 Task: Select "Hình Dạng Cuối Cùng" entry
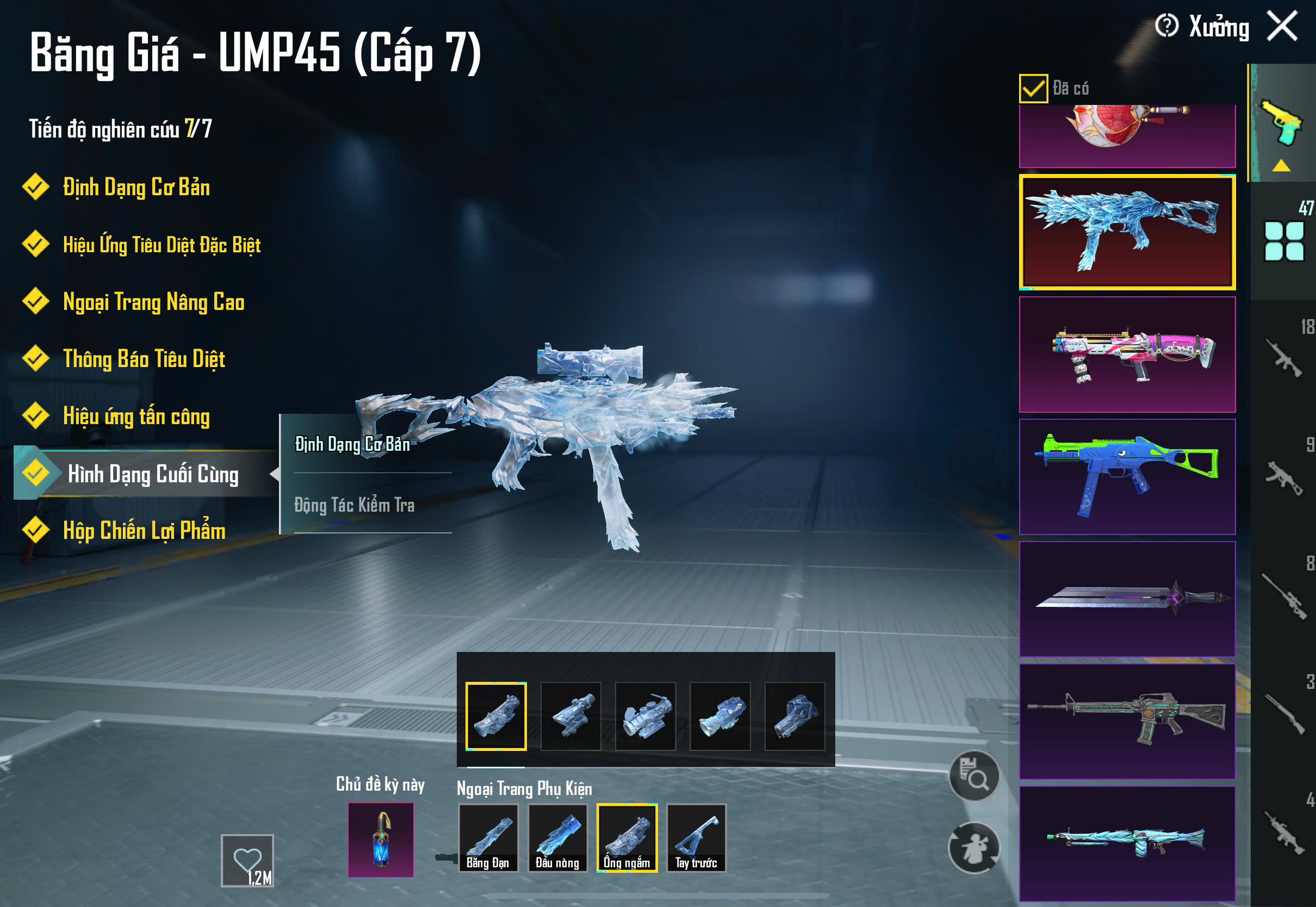pos(152,474)
